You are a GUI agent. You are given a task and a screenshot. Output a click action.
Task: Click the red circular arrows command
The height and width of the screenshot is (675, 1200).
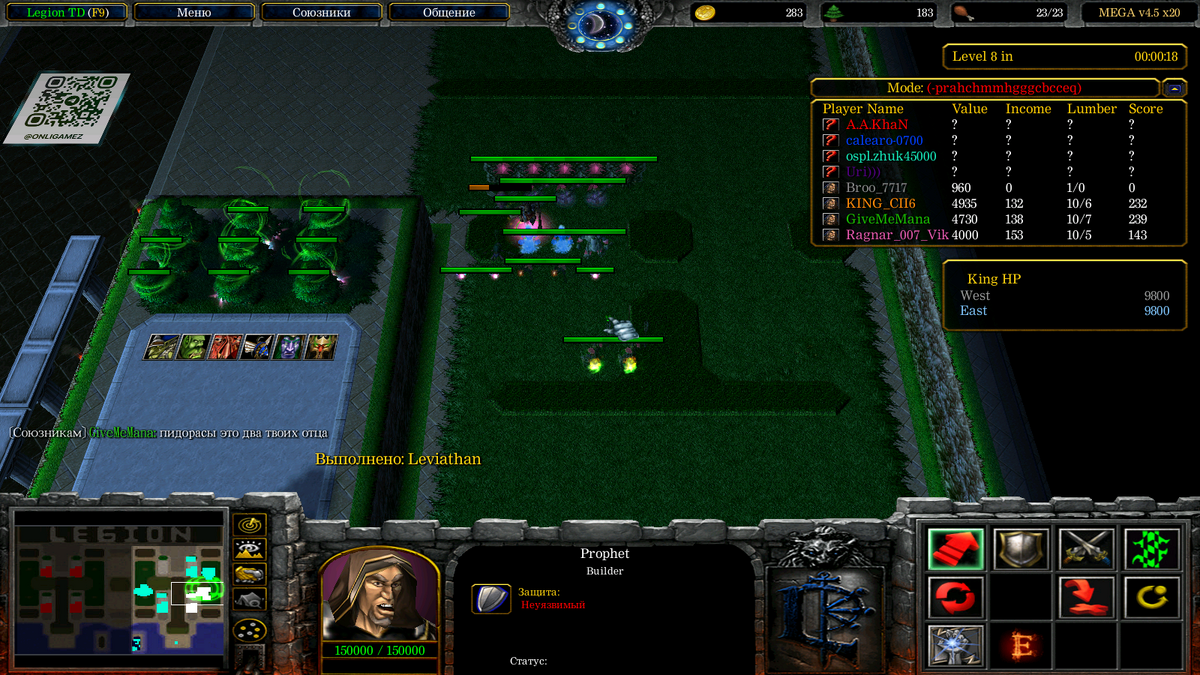click(955, 597)
